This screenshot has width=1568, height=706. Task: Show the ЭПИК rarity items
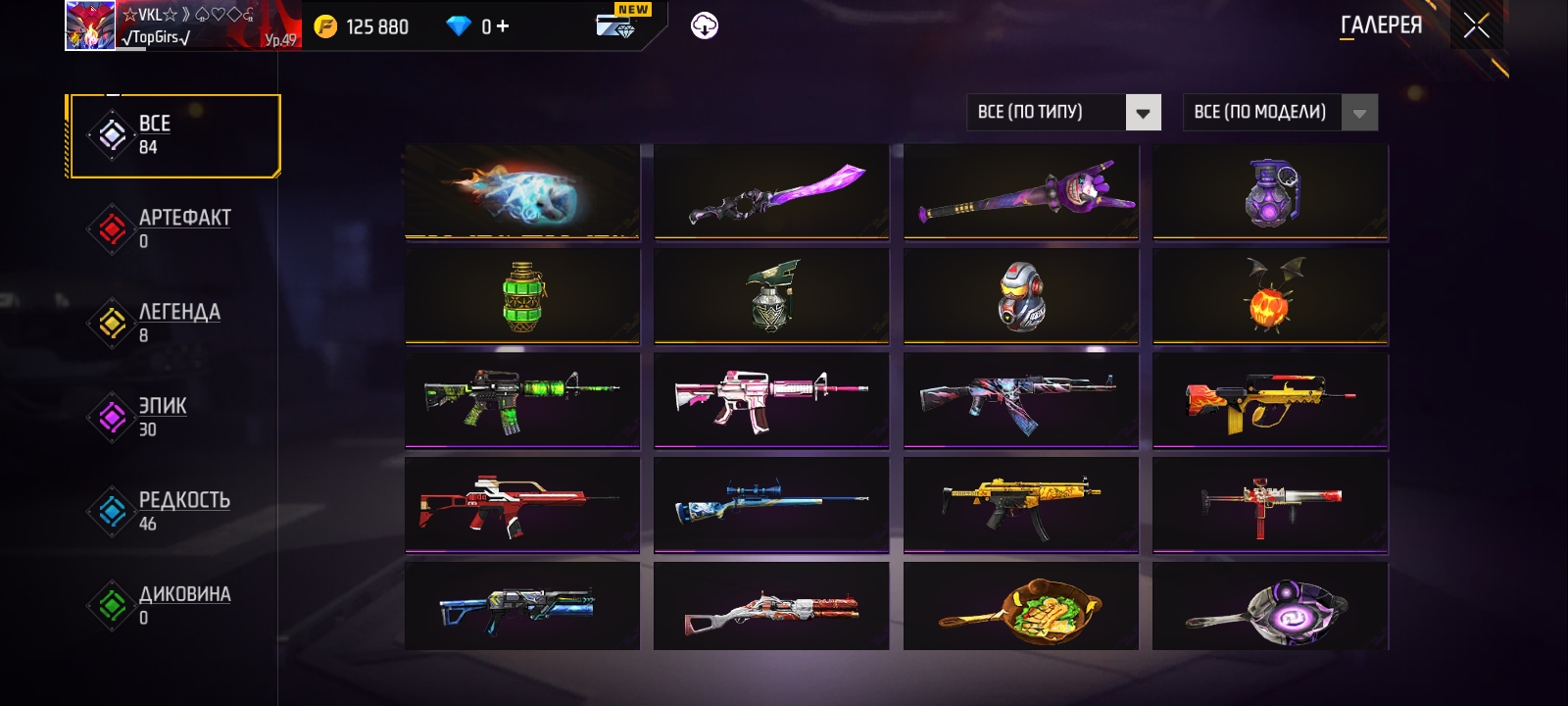tap(174, 417)
